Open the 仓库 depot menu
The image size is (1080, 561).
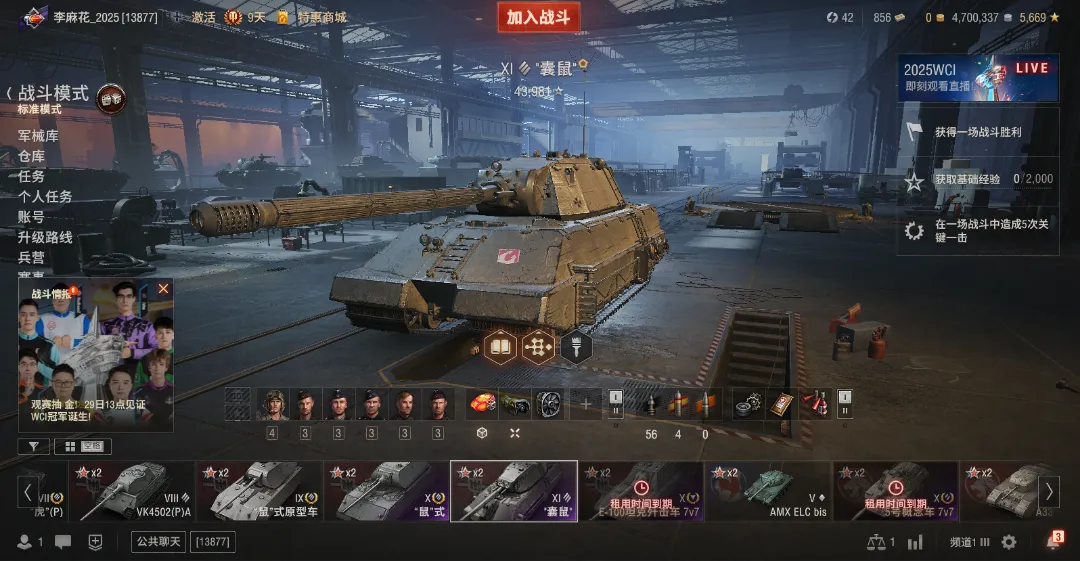coord(31,156)
